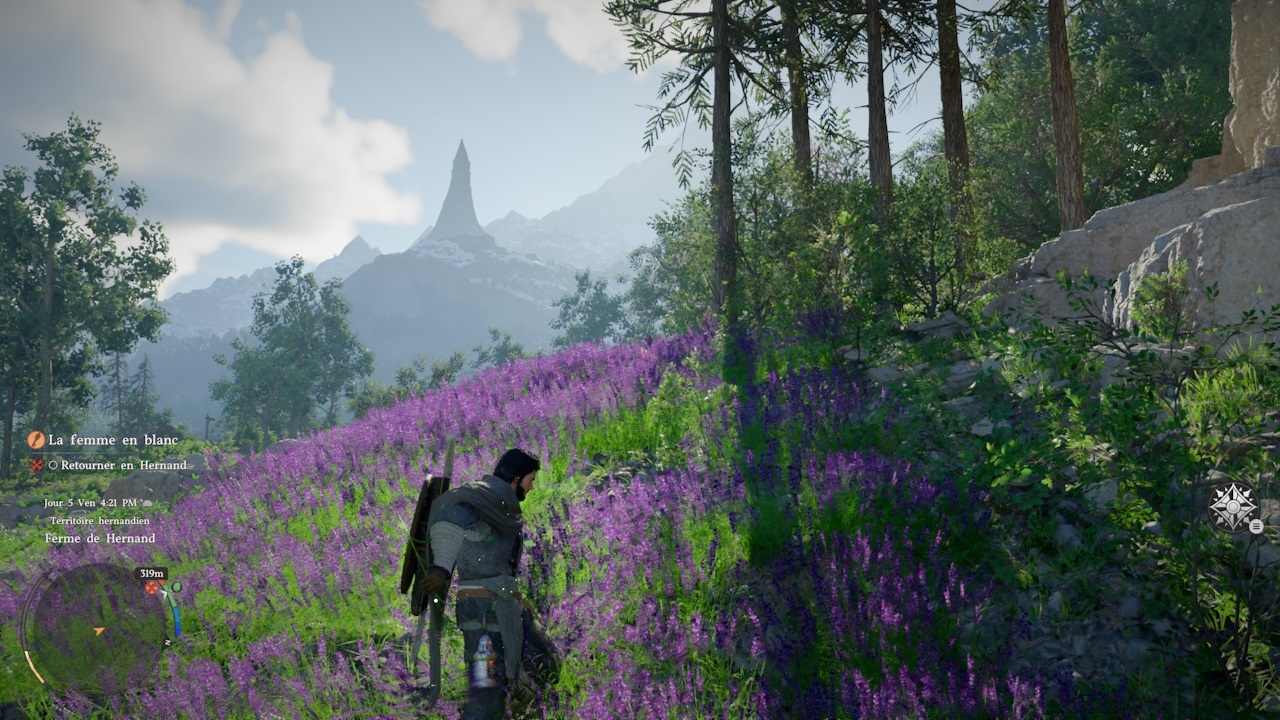The image size is (1280, 720).
Task: Open the compass star menu emblem
Action: [1232, 508]
